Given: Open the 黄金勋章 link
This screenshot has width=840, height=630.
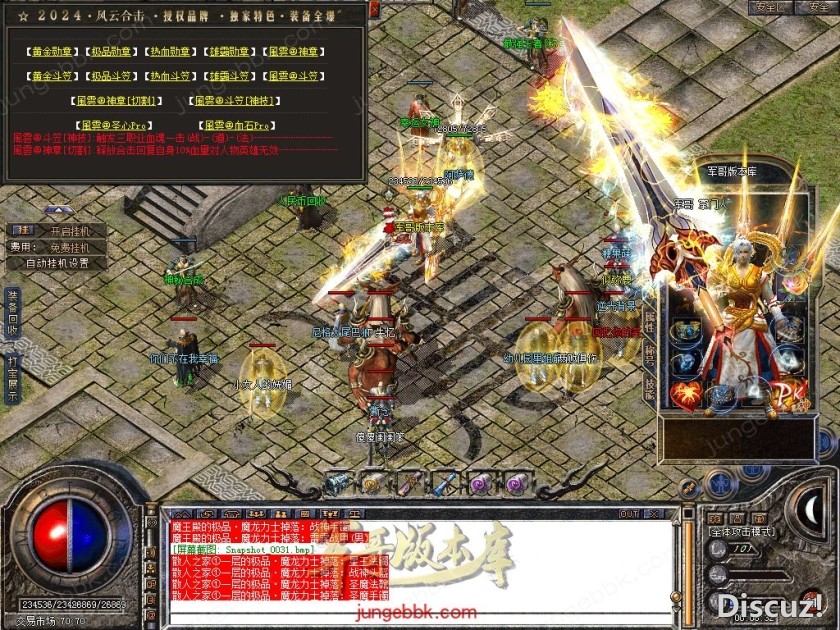Looking at the screenshot, I should tap(52, 51).
